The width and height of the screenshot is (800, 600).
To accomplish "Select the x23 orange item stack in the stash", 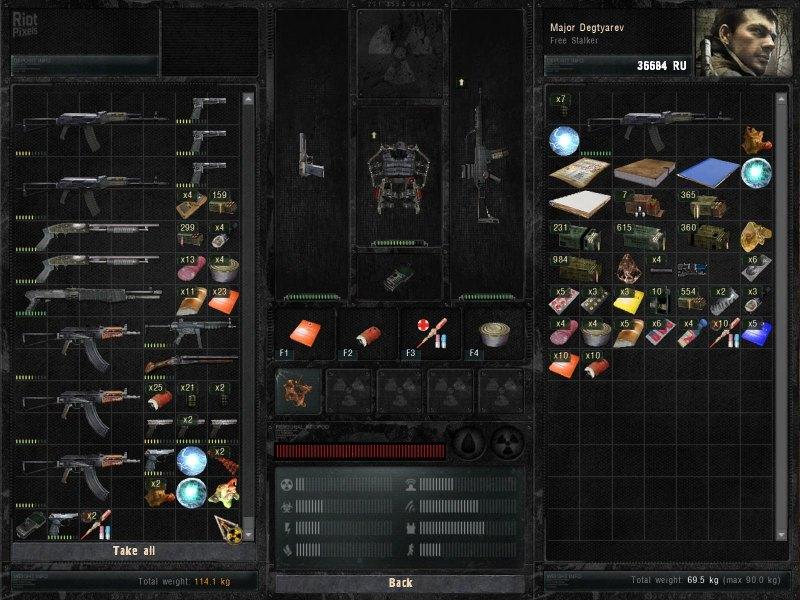I will click(x=222, y=301).
